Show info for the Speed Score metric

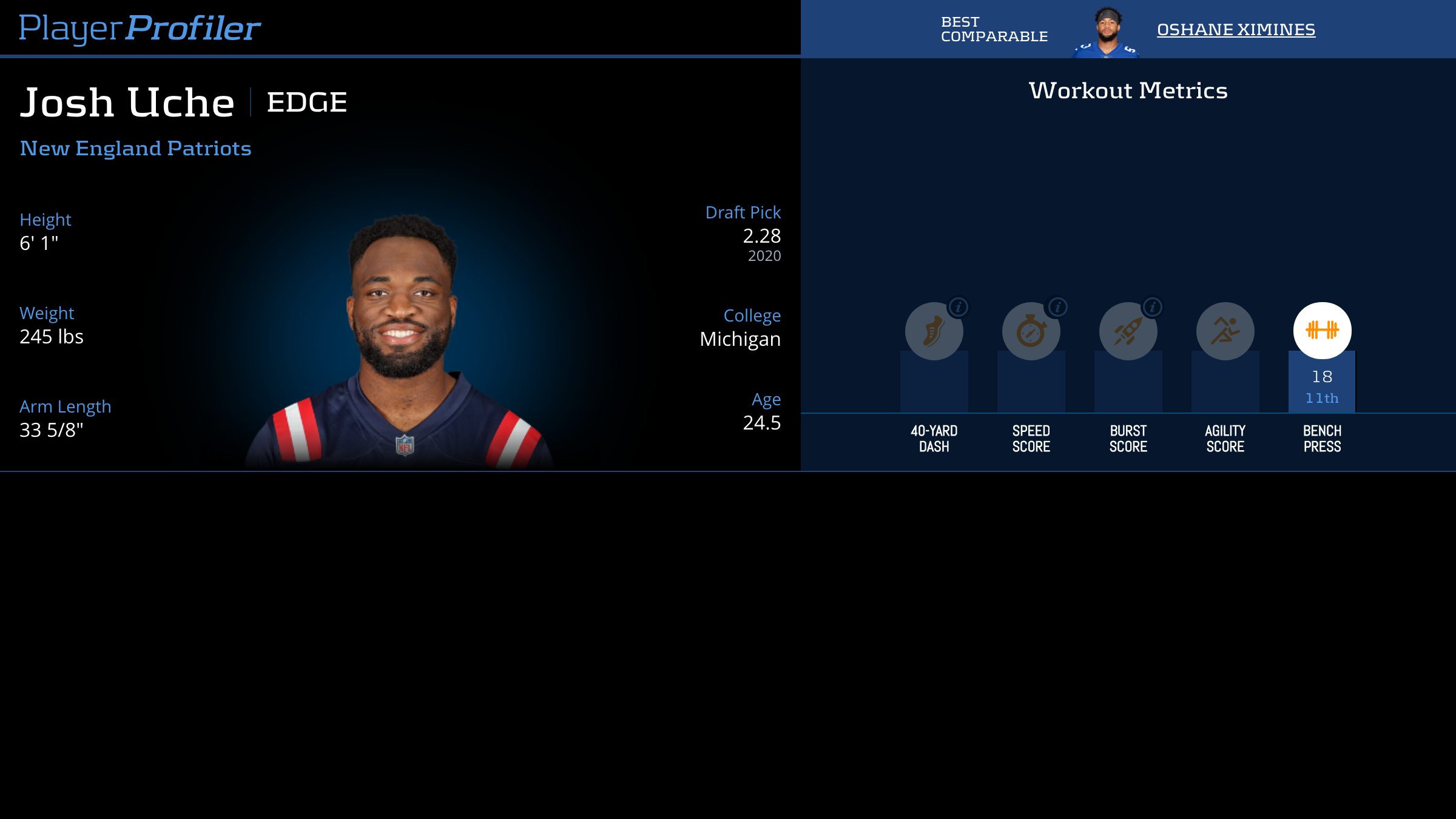pos(1057,308)
